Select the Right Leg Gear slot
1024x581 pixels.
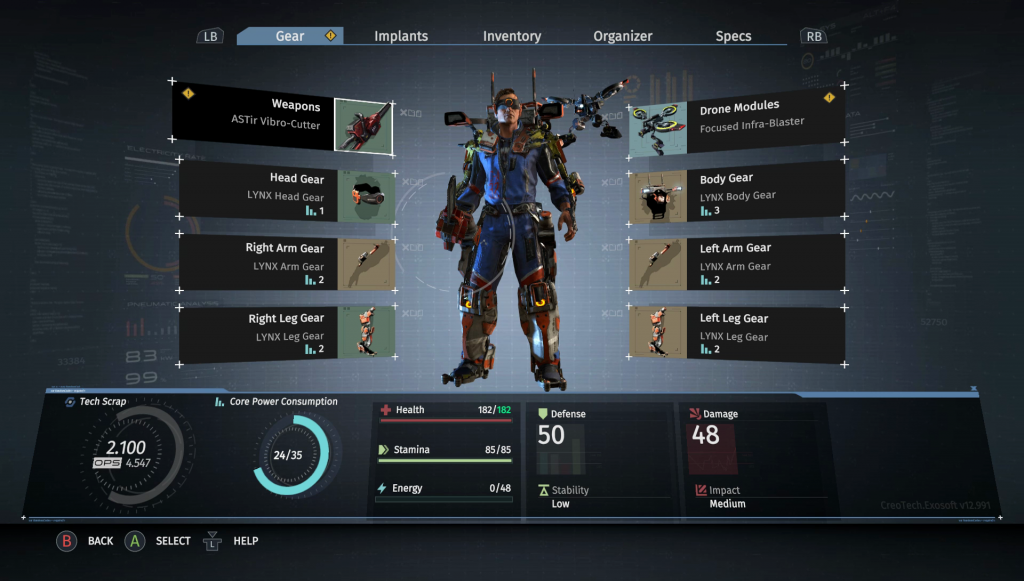[x=287, y=333]
